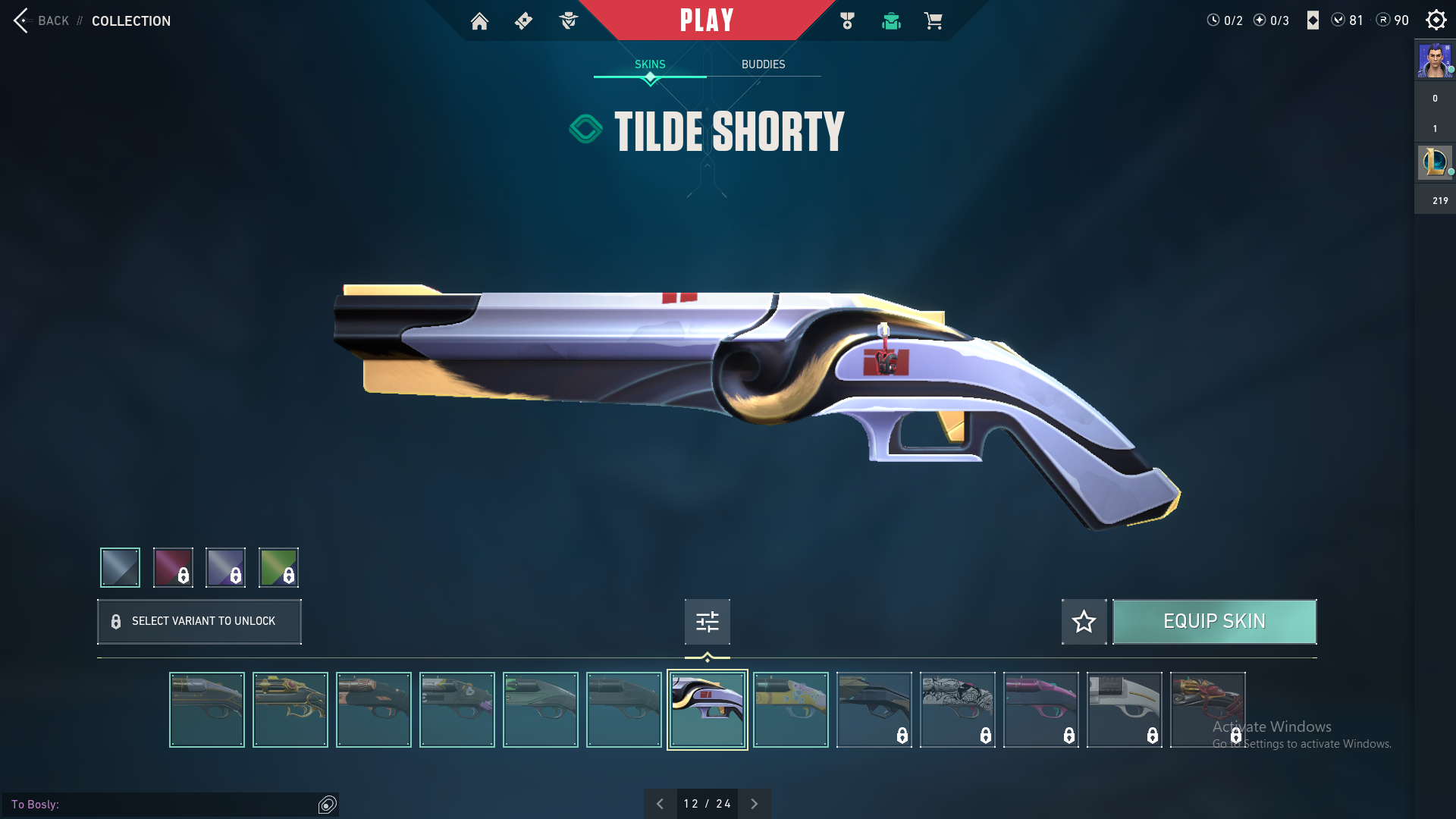Open the home screen icon
1456x819 pixels.
click(x=479, y=21)
